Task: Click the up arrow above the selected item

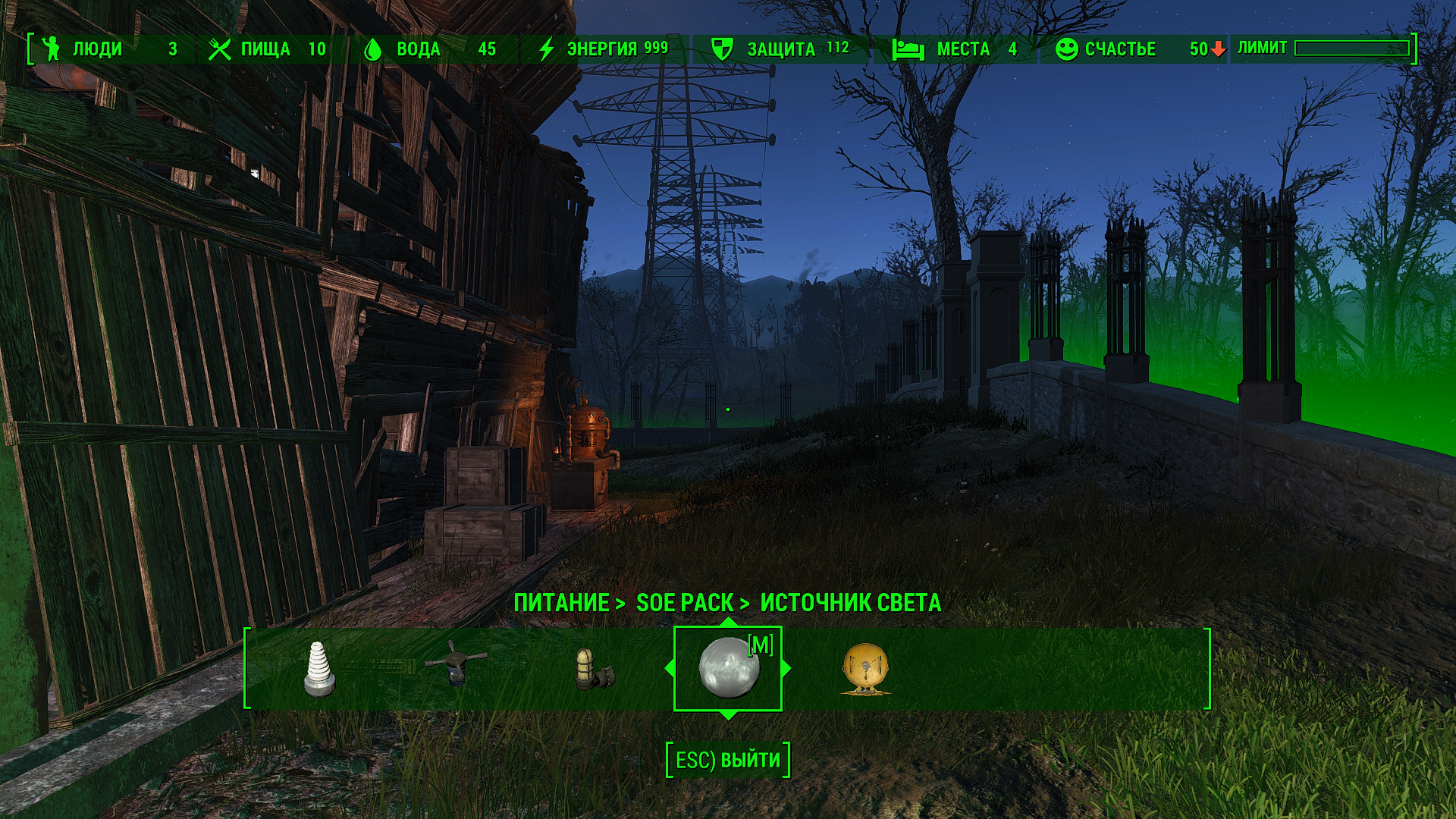Action: [x=728, y=622]
